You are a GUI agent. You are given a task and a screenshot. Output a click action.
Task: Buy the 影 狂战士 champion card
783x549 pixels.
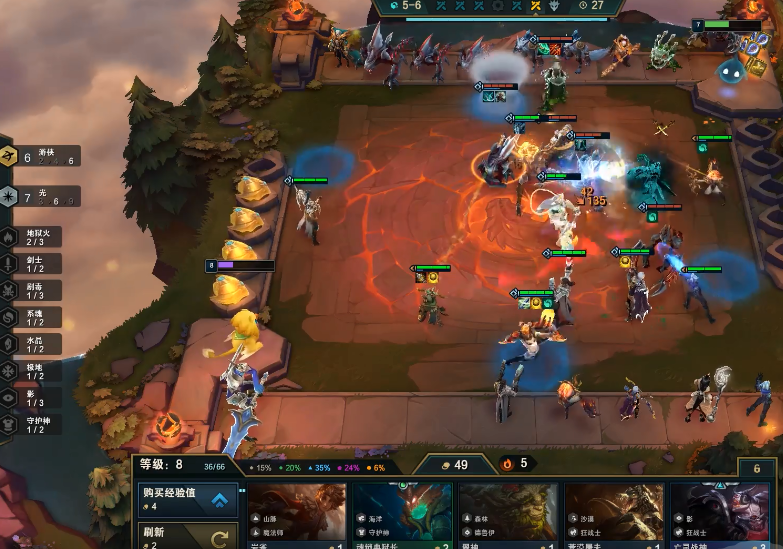click(719, 516)
